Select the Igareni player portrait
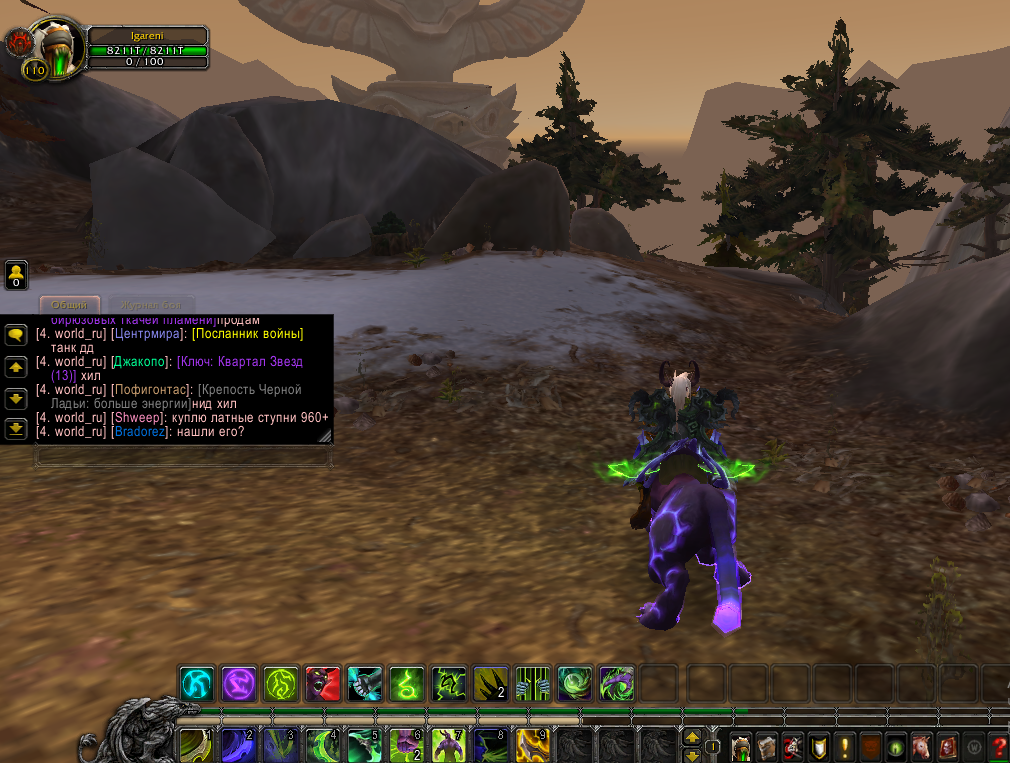 (x=55, y=45)
